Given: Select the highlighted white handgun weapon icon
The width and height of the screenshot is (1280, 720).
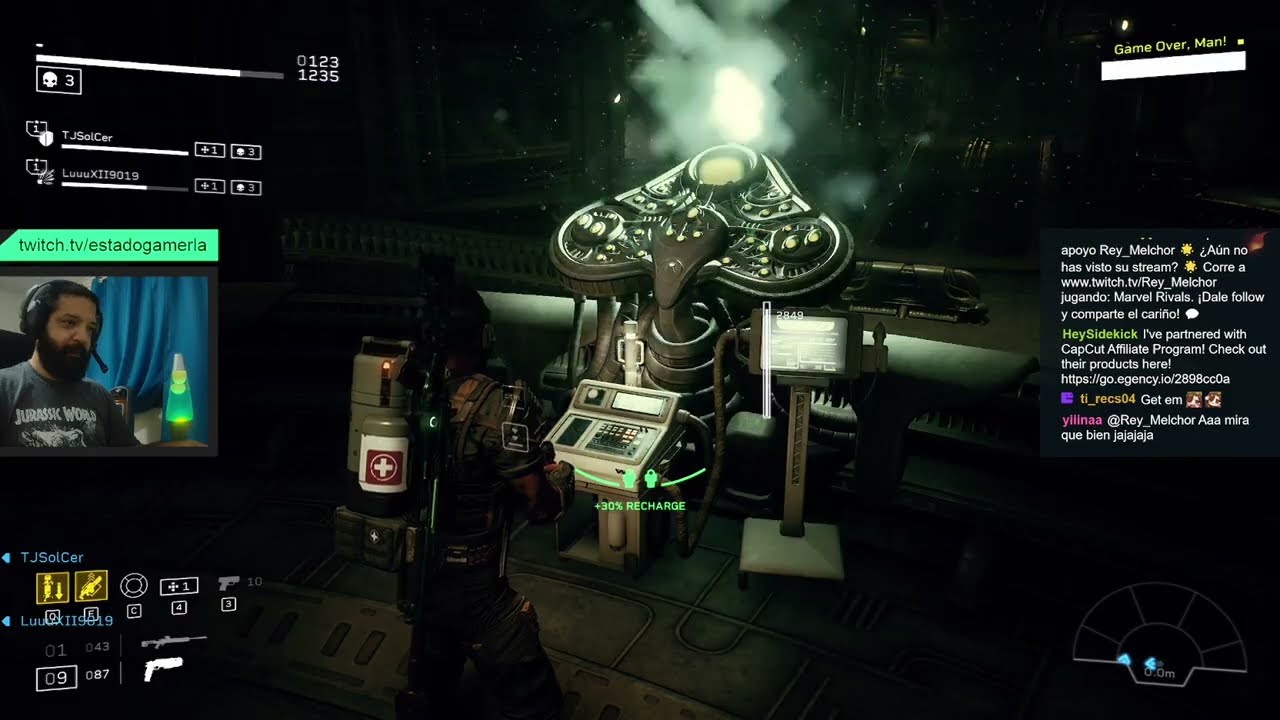Looking at the screenshot, I should [x=164, y=670].
